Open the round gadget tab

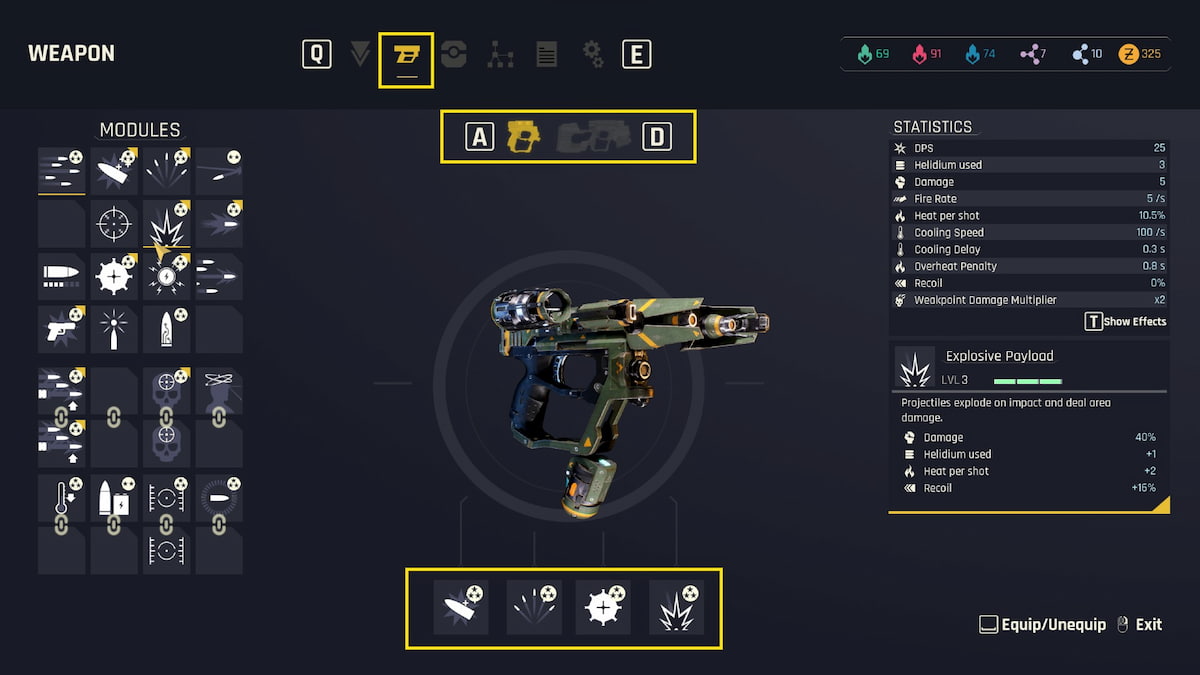pos(453,54)
